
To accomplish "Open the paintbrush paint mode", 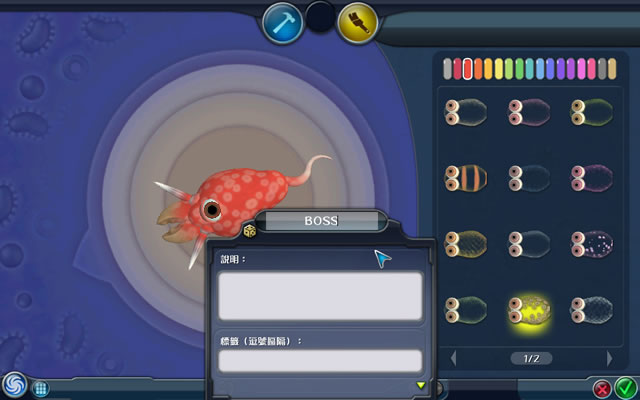I will pos(357,23).
